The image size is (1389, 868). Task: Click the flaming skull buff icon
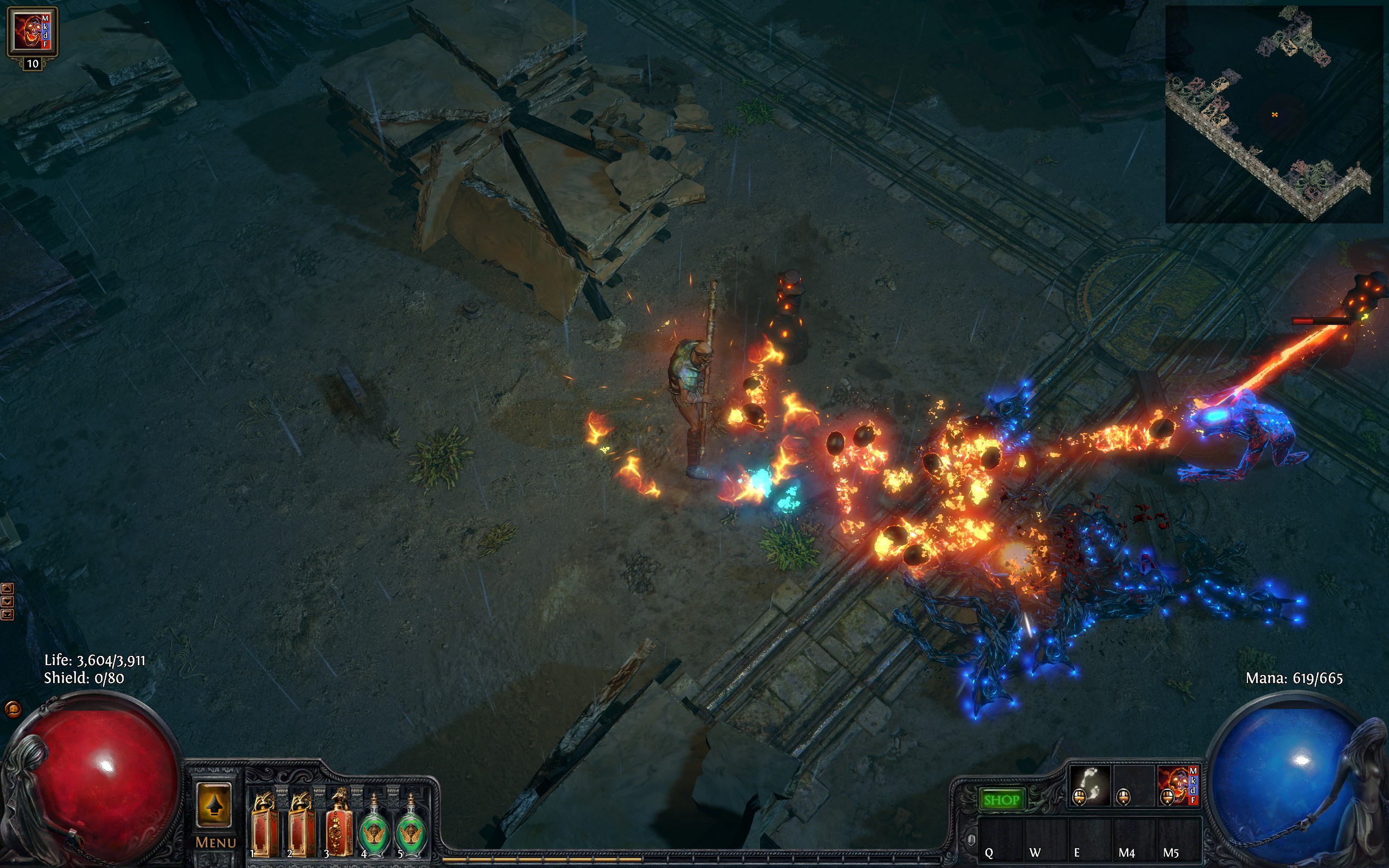click(32, 32)
